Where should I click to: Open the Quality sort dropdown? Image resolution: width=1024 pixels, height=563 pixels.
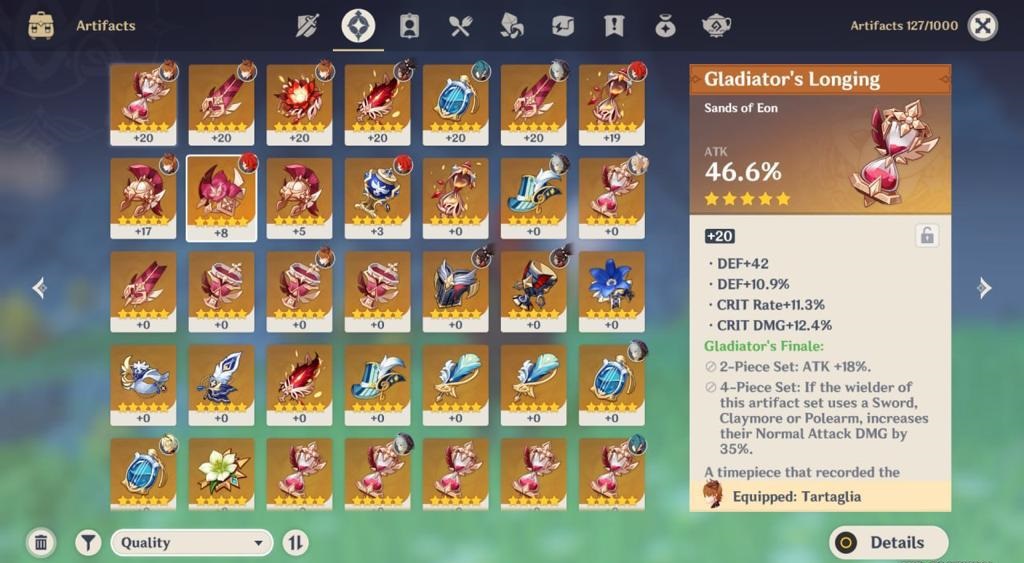coord(191,542)
